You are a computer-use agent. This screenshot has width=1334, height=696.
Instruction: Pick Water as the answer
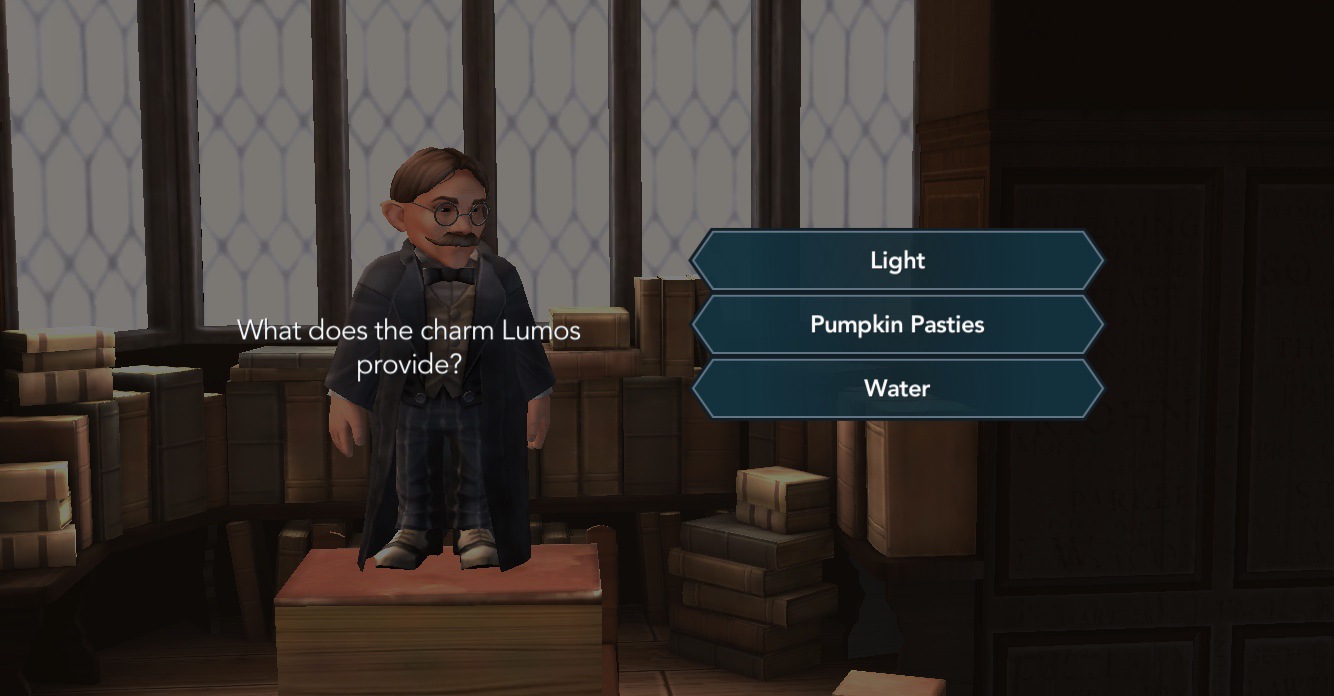(x=897, y=389)
